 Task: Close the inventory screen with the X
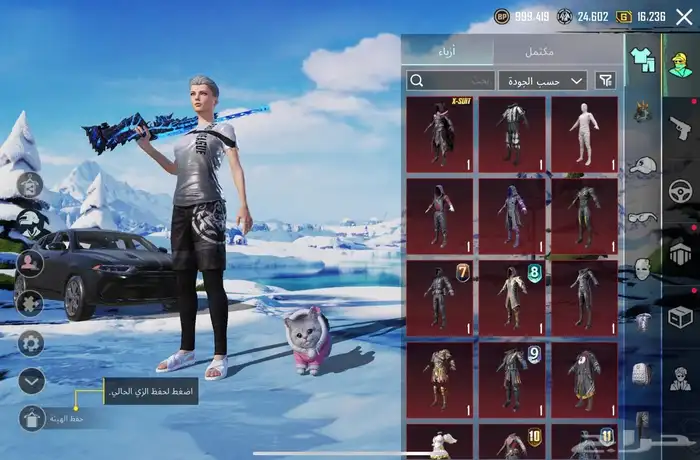click(x=684, y=16)
